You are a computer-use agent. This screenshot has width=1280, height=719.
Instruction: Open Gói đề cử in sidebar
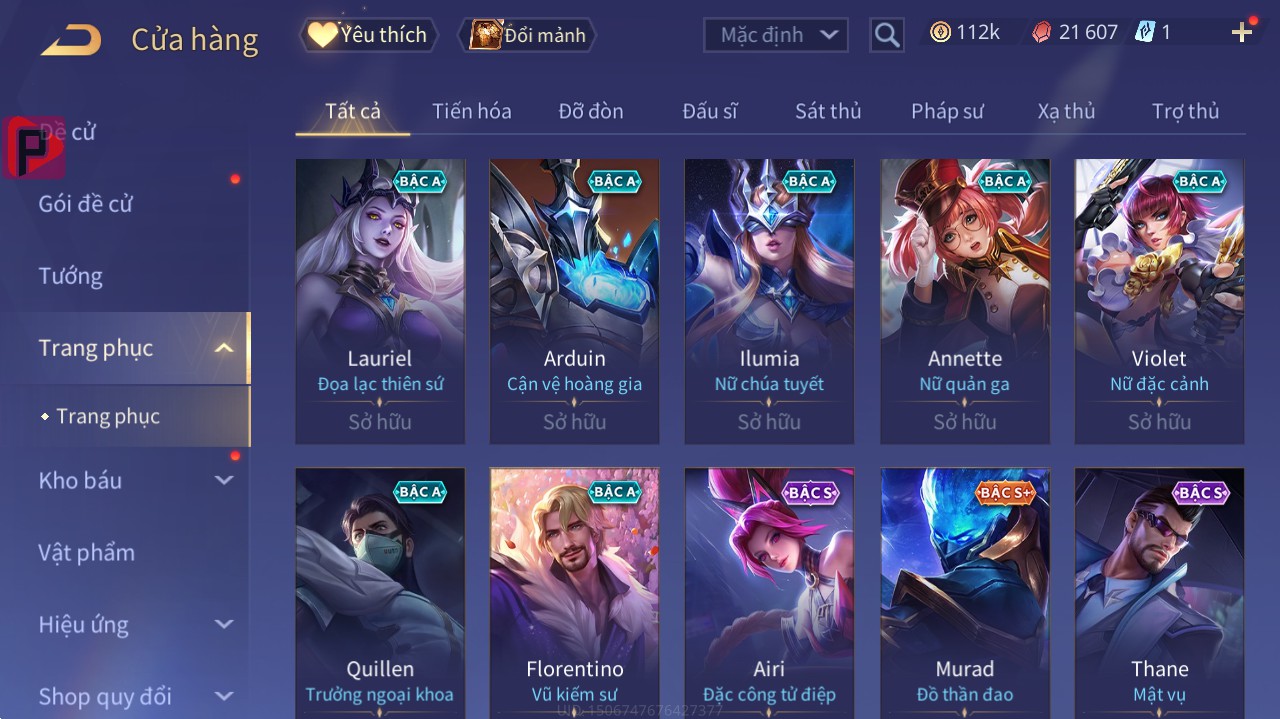[86, 204]
